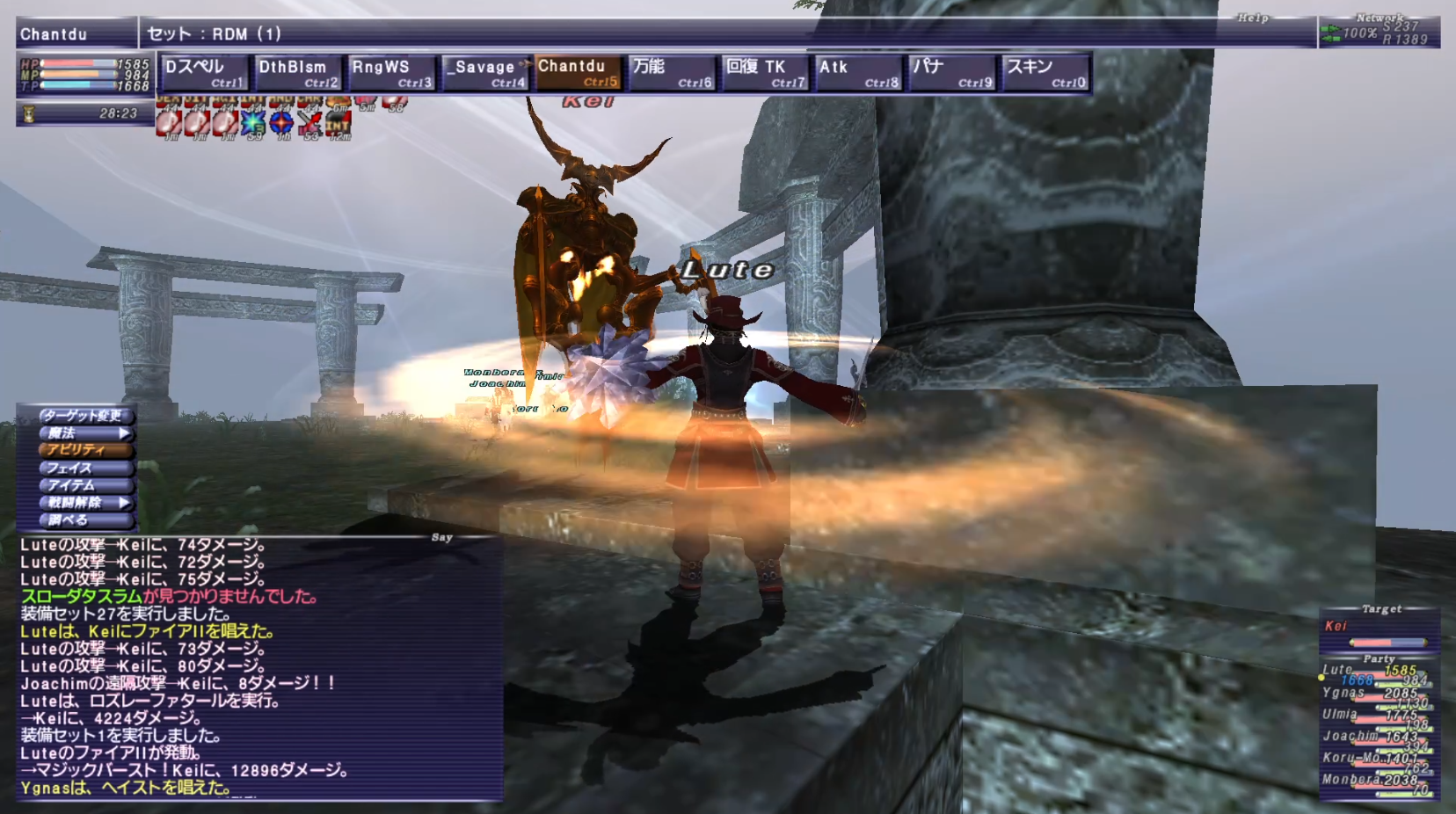
Task: Choose the highlighted アビリティ entry
Action: coord(84,450)
